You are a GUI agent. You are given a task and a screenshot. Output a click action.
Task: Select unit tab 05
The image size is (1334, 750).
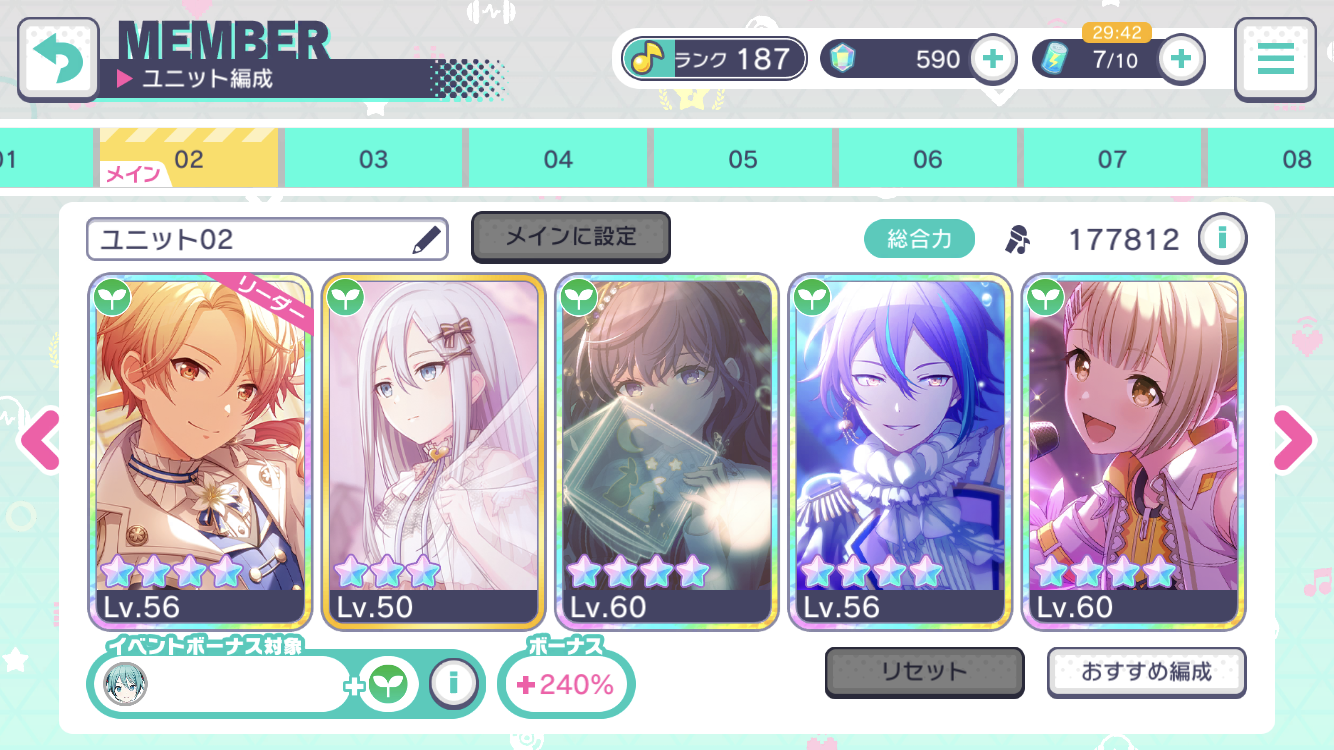[x=743, y=159]
